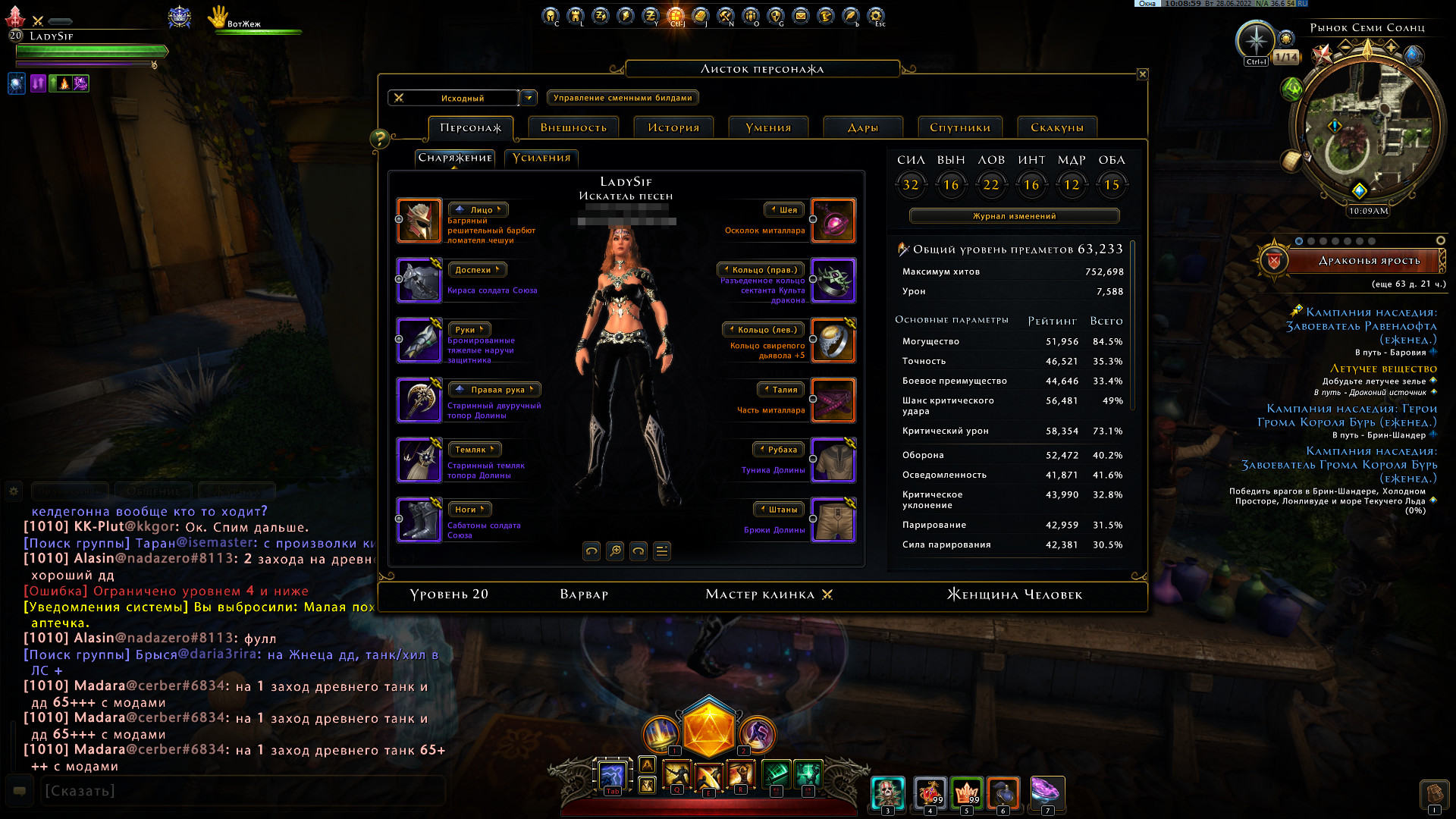Click the help question mark button
The width and height of the screenshot is (1456, 819).
tap(379, 139)
